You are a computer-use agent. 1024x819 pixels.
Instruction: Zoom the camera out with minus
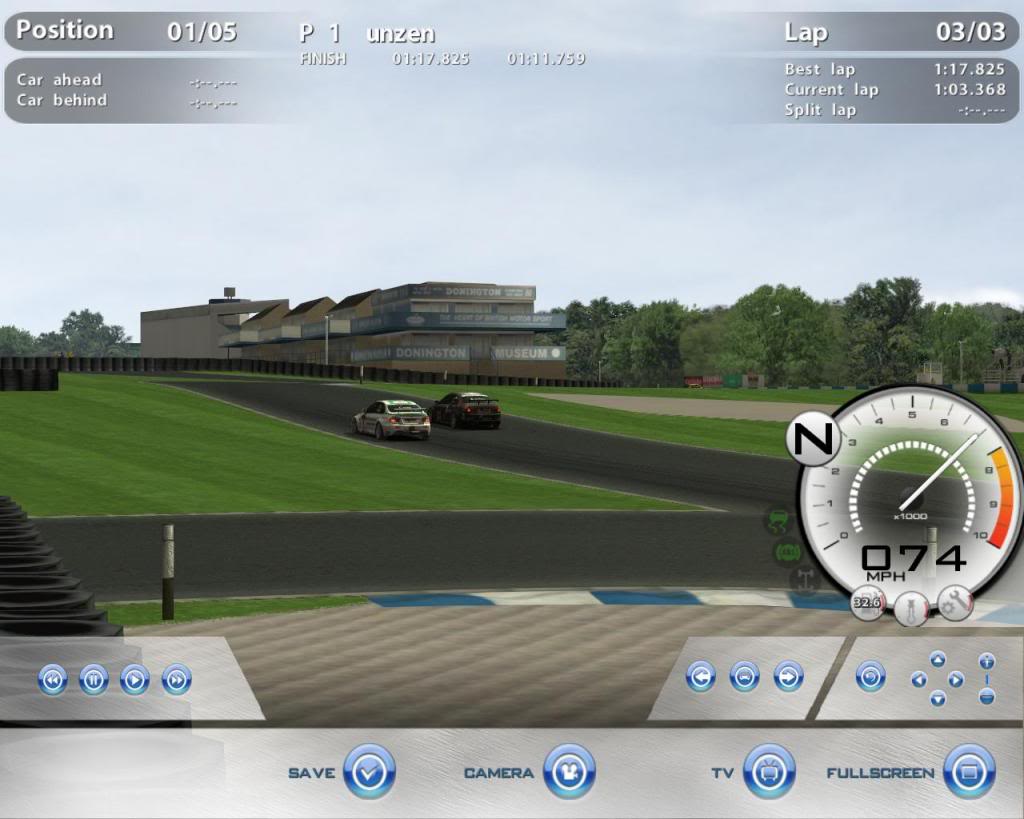tap(987, 696)
